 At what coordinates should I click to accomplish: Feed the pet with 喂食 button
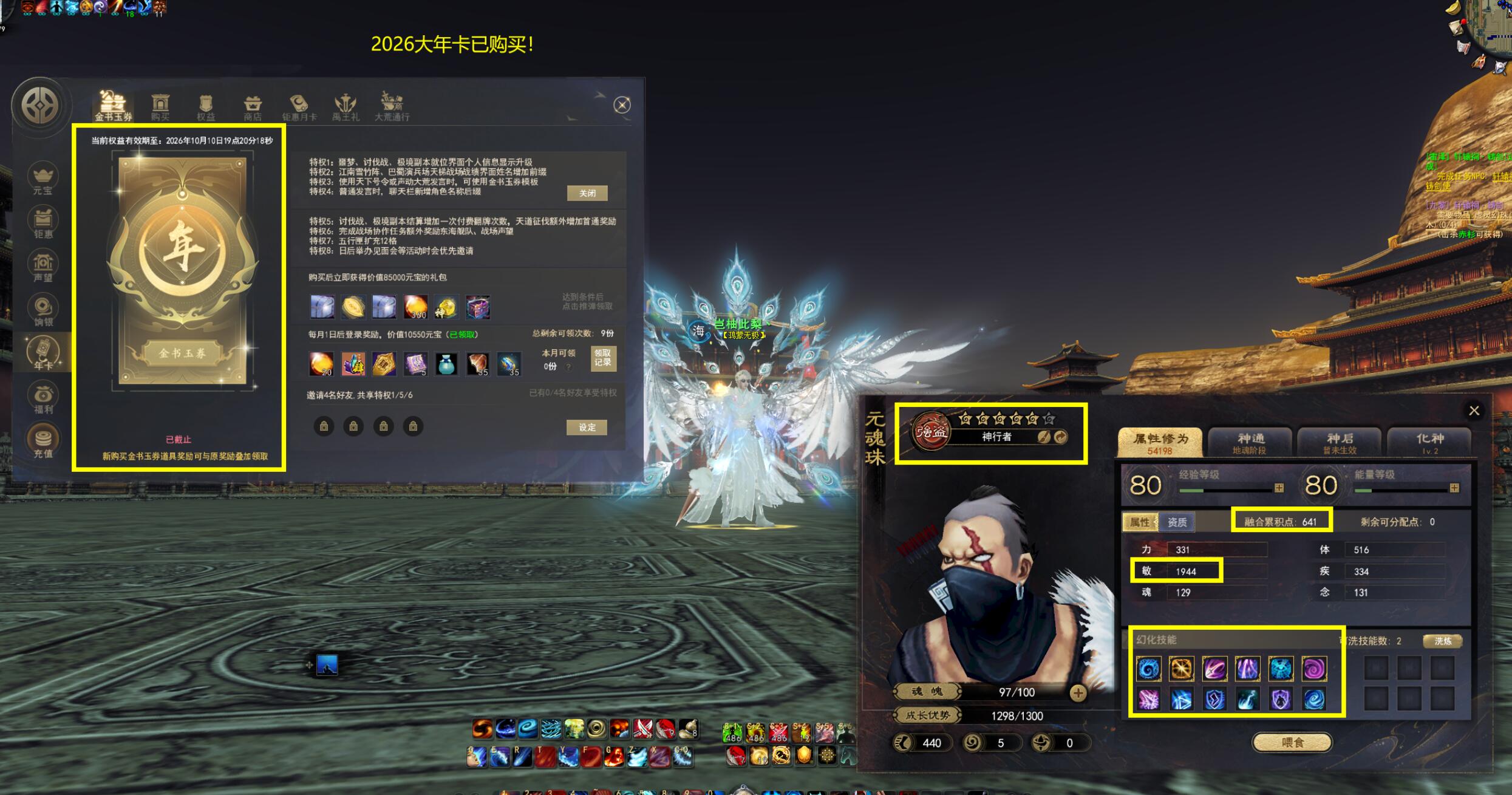1292,742
